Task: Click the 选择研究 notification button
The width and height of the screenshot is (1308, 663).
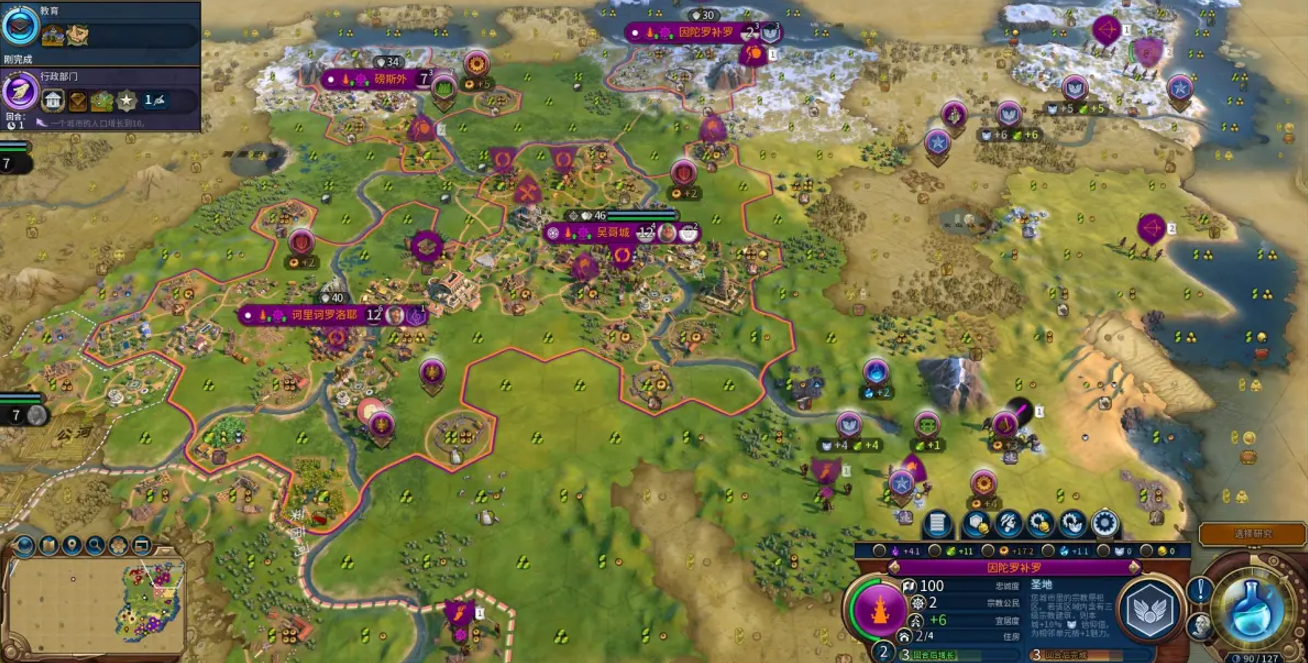Action: click(1252, 534)
